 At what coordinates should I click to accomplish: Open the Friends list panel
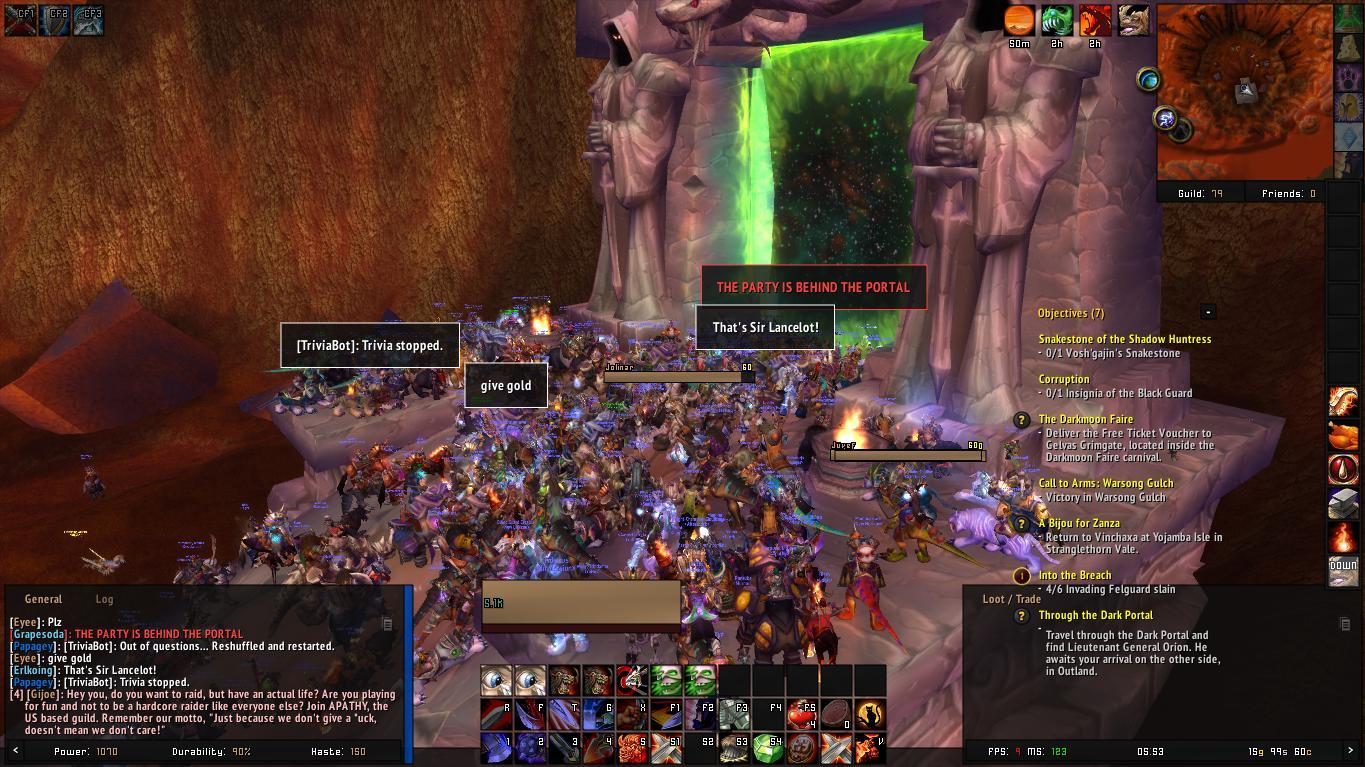point(1288,194)
